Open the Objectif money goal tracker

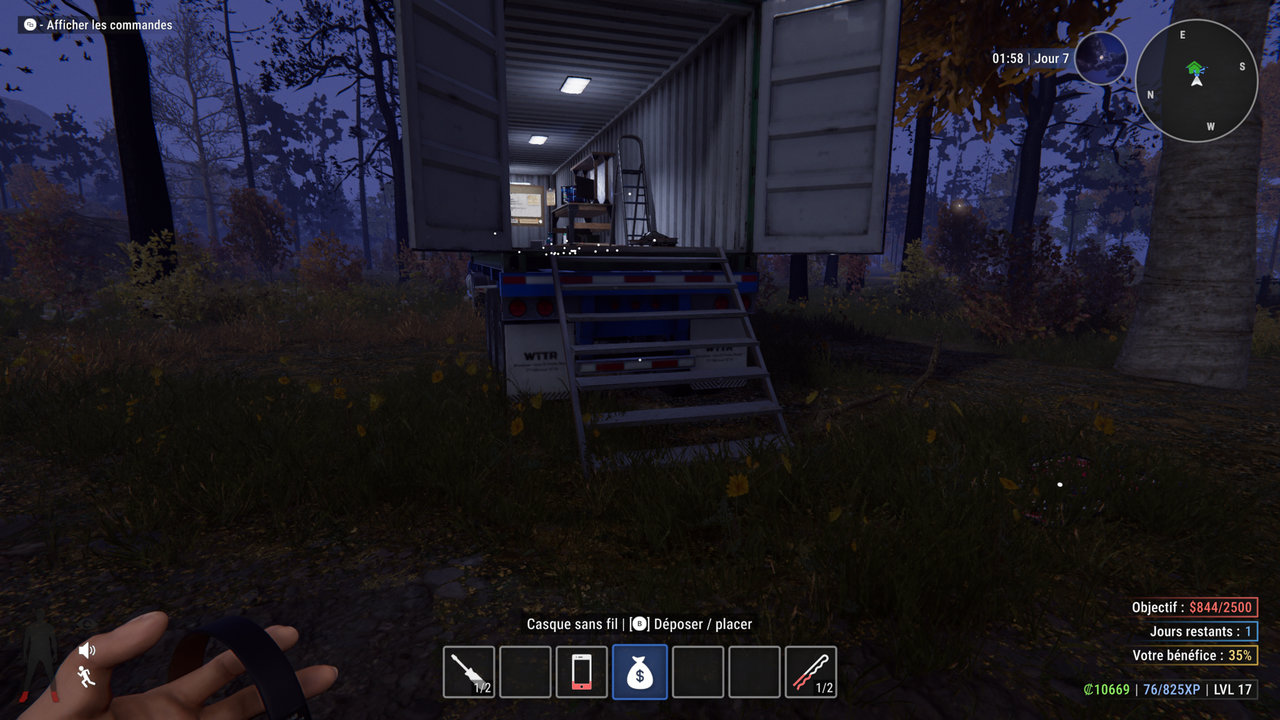click(1194, 607)
